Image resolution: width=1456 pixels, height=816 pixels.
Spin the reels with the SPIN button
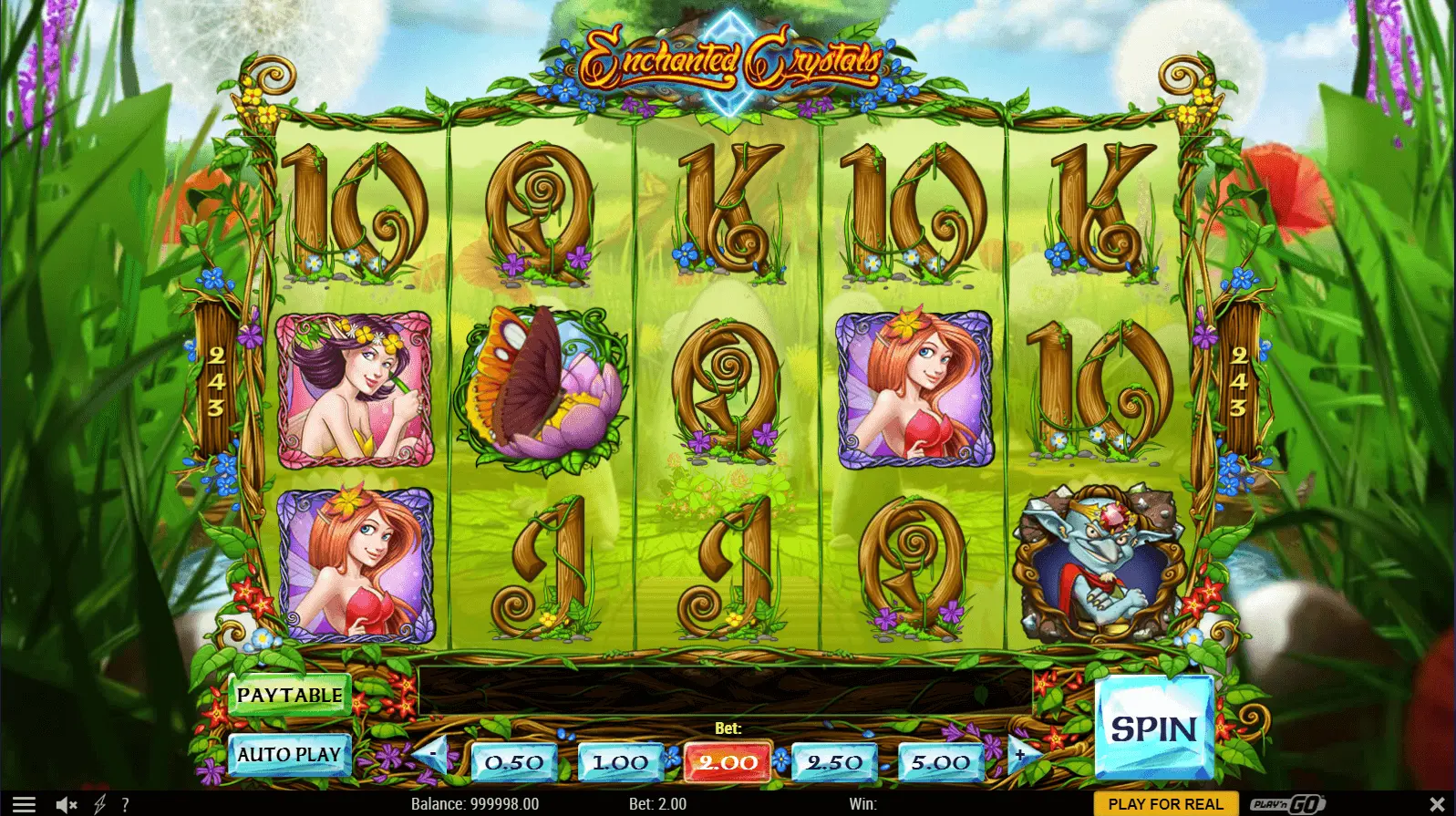point(1153,728)
